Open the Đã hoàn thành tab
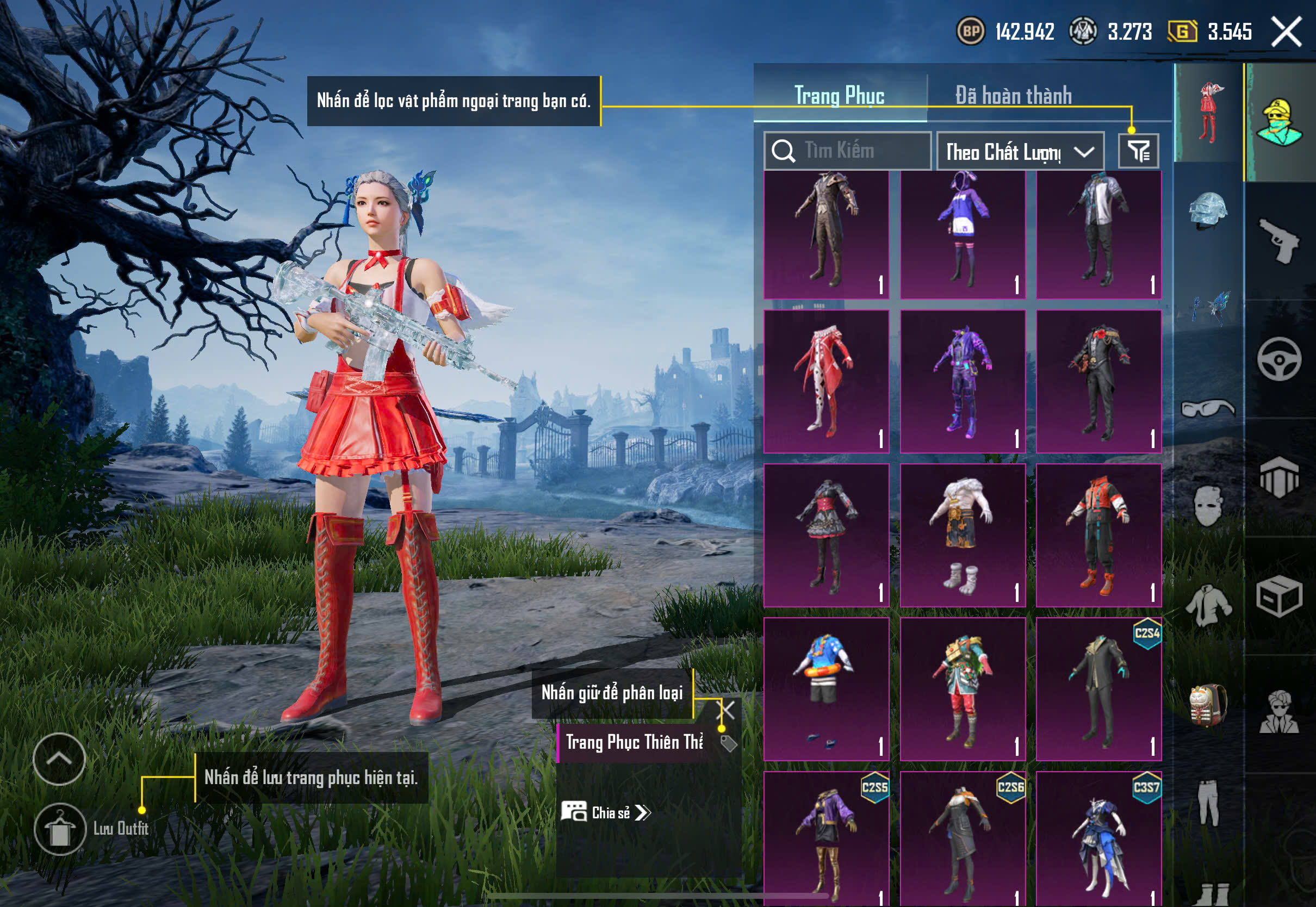 1013,96
